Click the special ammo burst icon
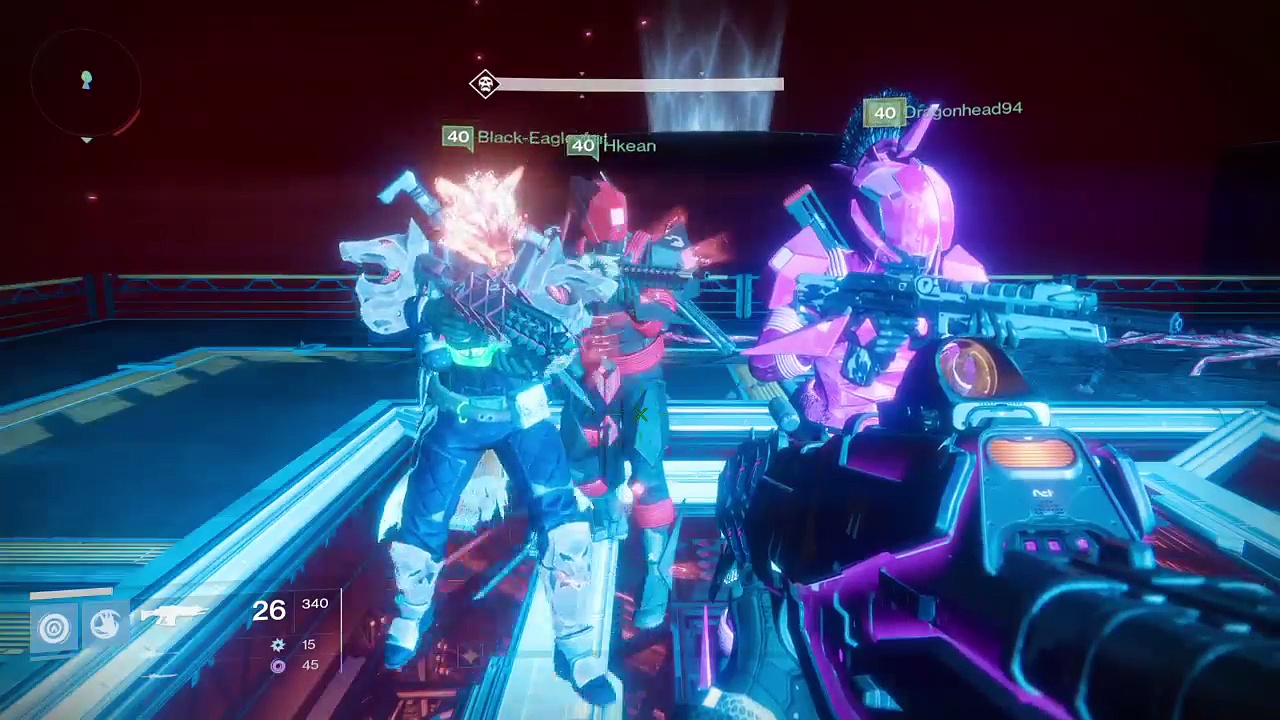This screenshot has width=1280, height=720. click(x=278, y=645)
